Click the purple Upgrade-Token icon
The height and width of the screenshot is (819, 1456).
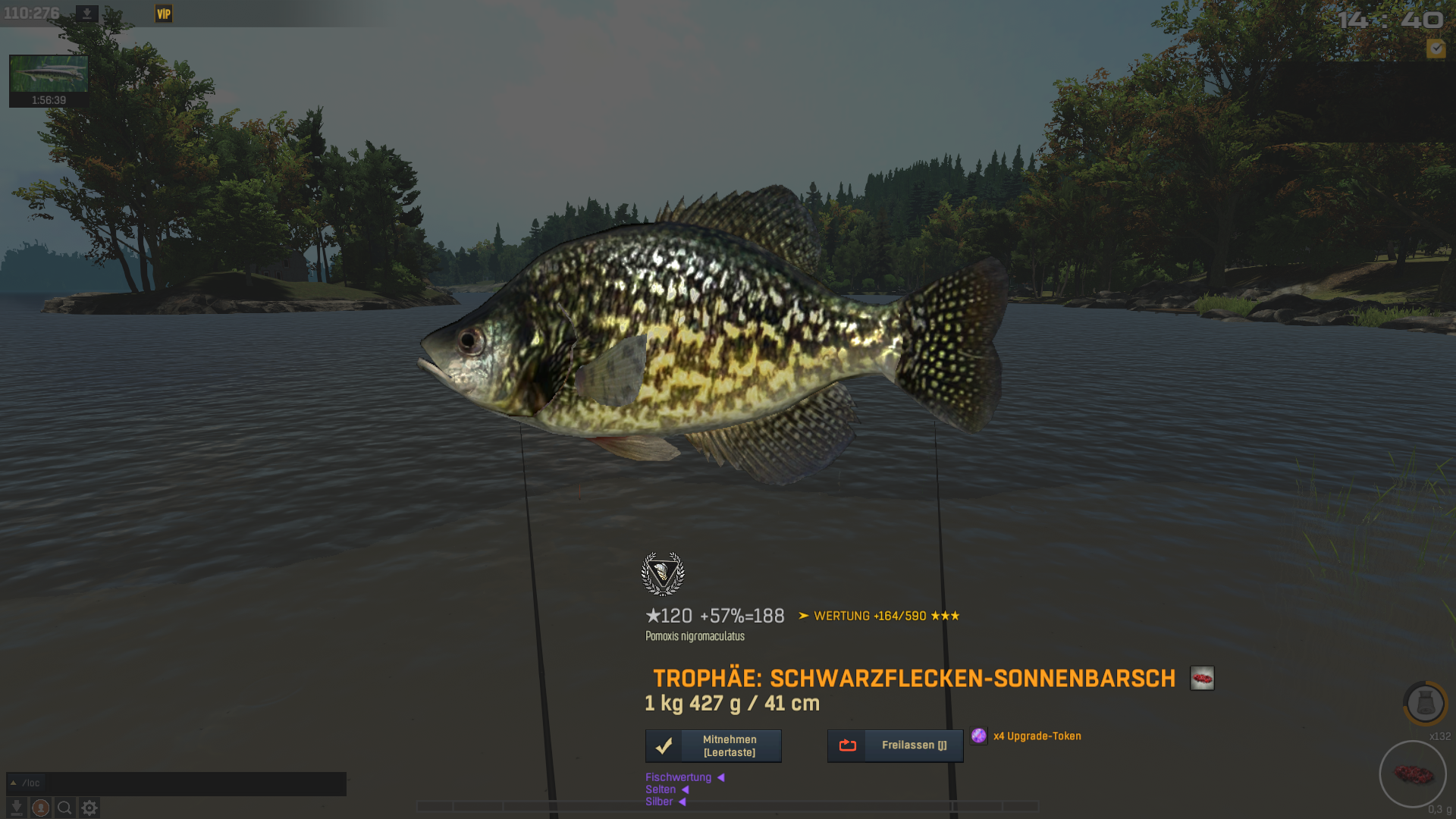[x=979, y=736]
